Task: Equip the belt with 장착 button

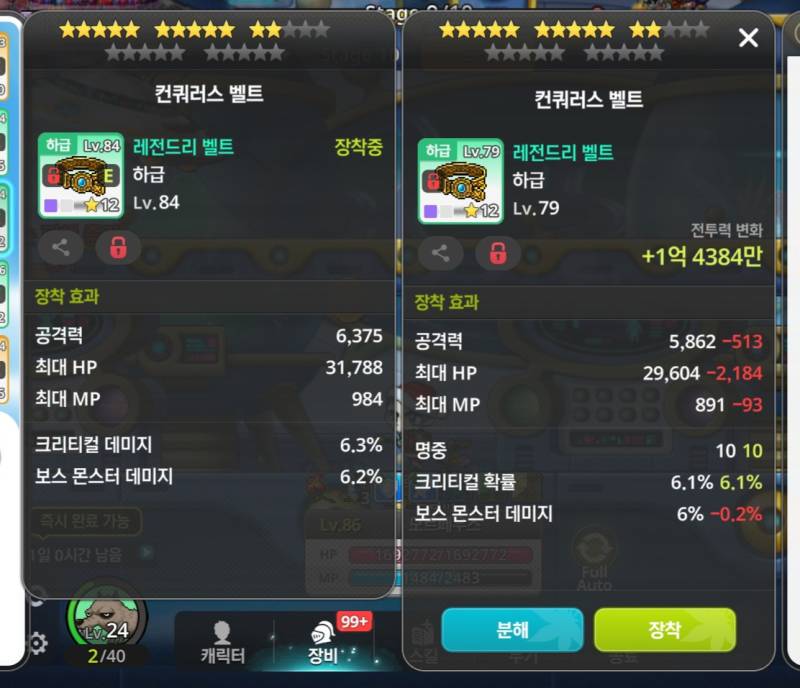Action: (664, 630)
